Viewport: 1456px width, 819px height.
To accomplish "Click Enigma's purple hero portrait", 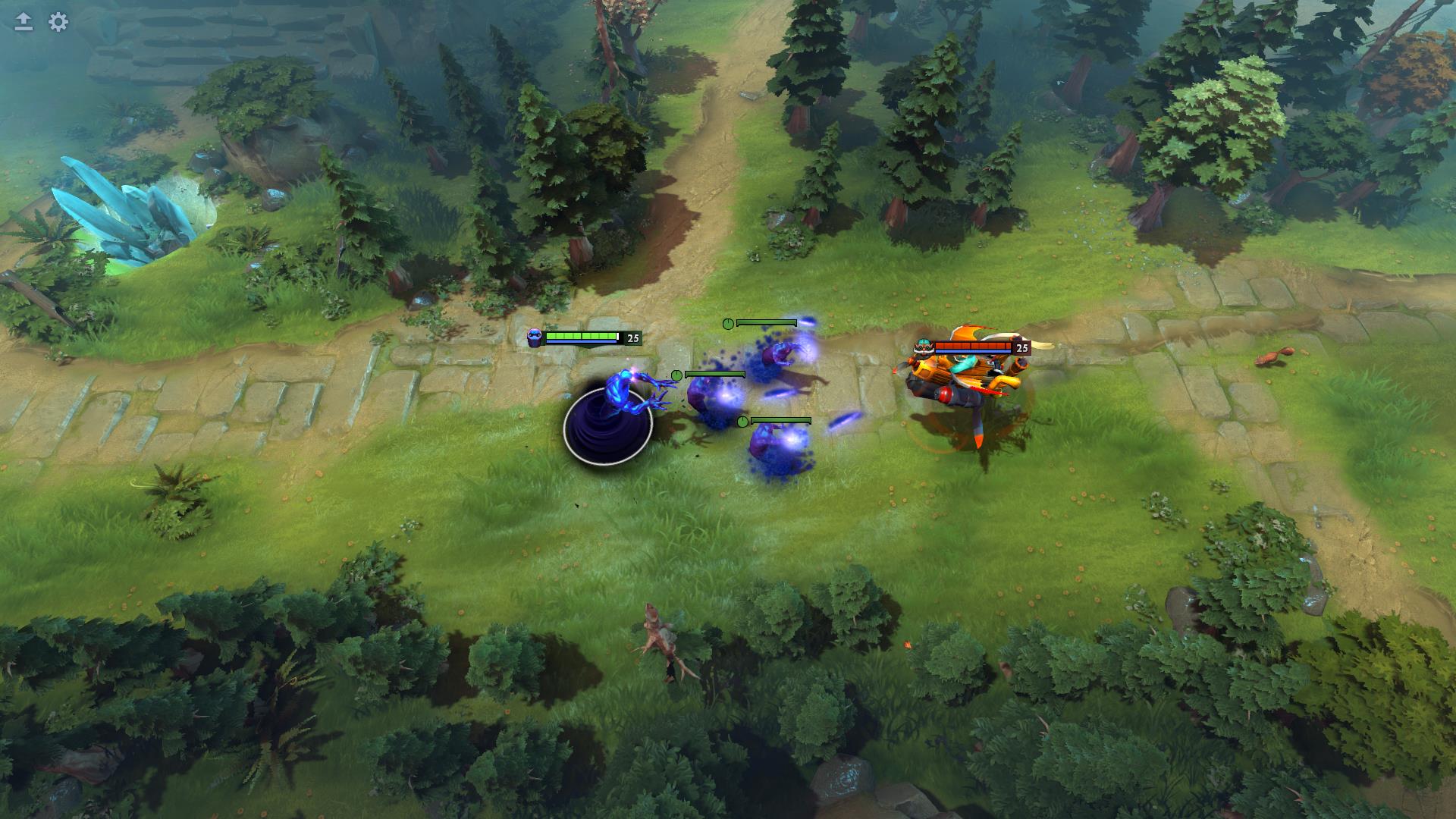I will tap(534, 337).
